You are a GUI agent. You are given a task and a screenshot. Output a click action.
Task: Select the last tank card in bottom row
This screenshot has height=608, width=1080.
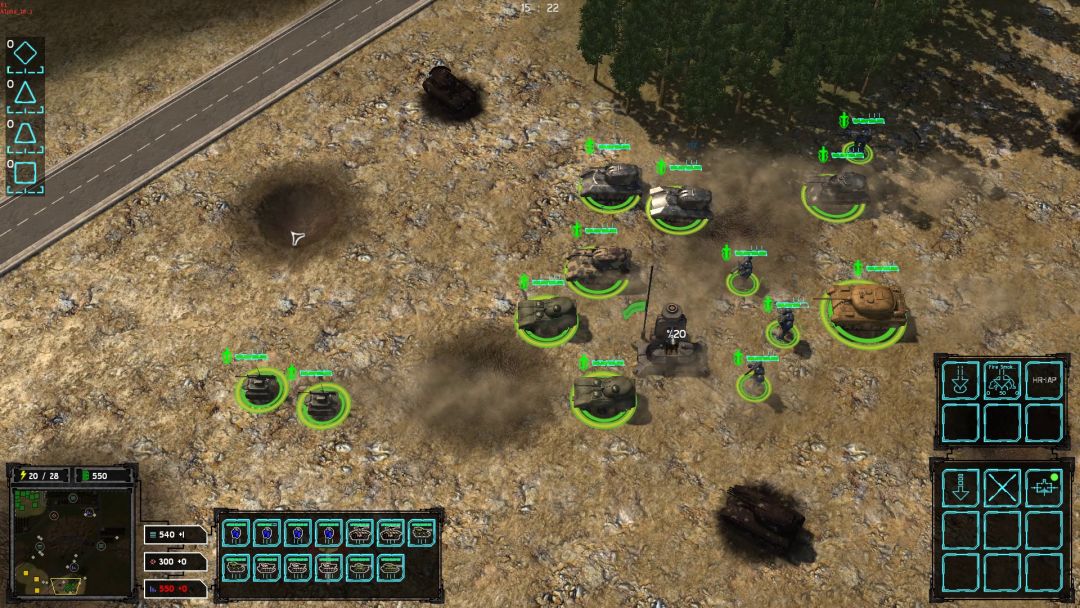391,568
